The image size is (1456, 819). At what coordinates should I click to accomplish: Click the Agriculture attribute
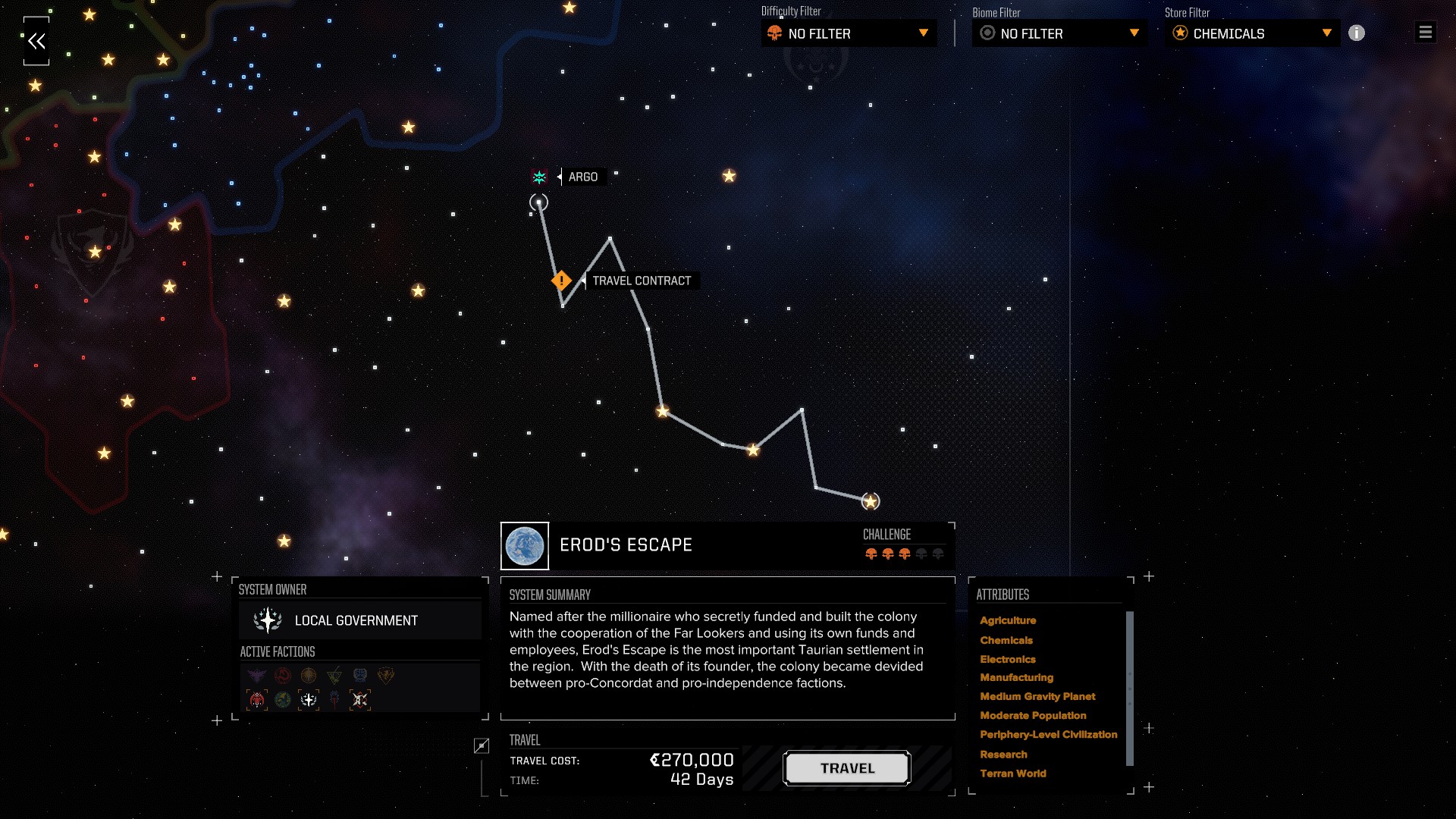[x=1008, y=620]
